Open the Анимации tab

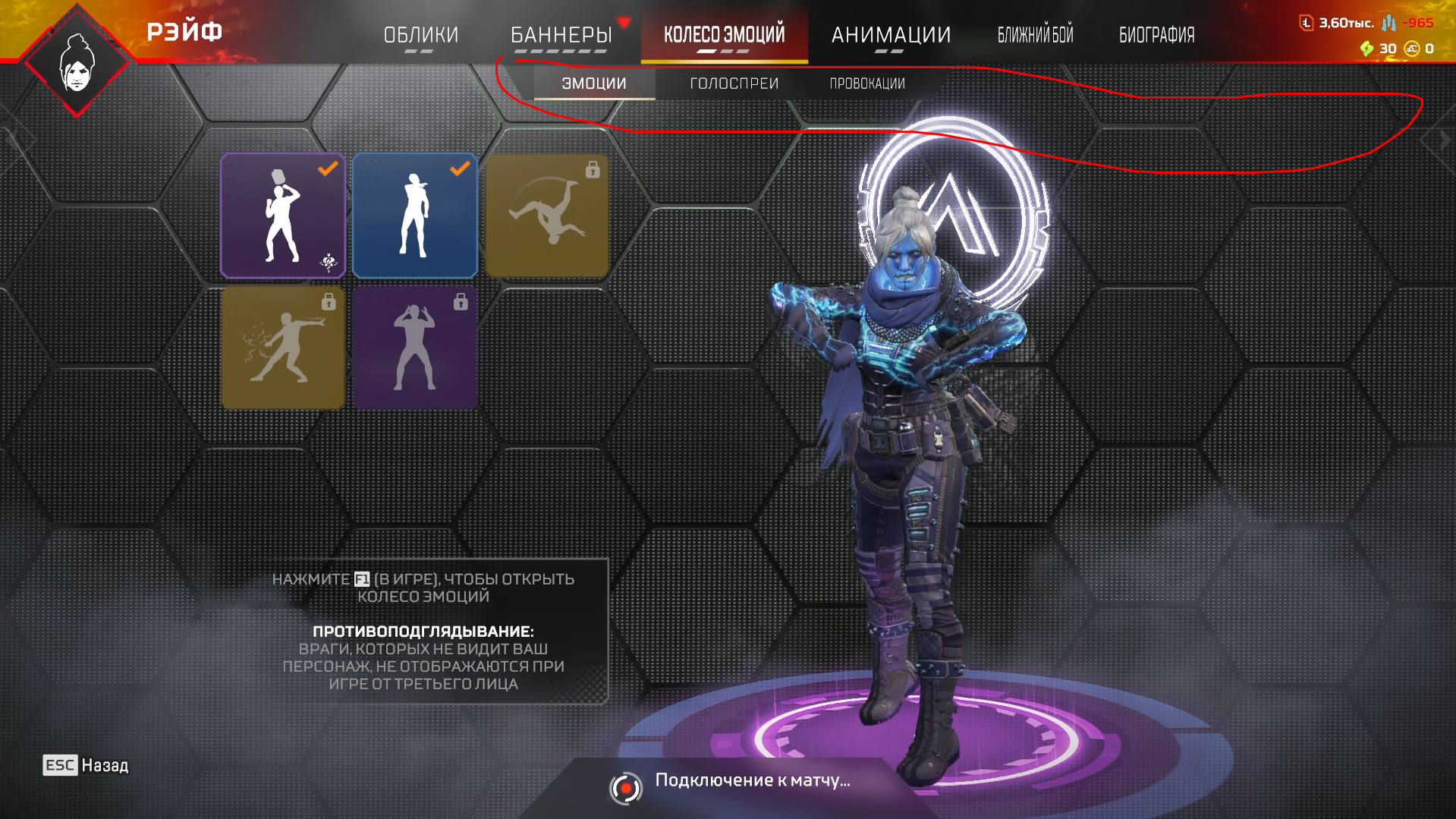(x=891, y=35)
